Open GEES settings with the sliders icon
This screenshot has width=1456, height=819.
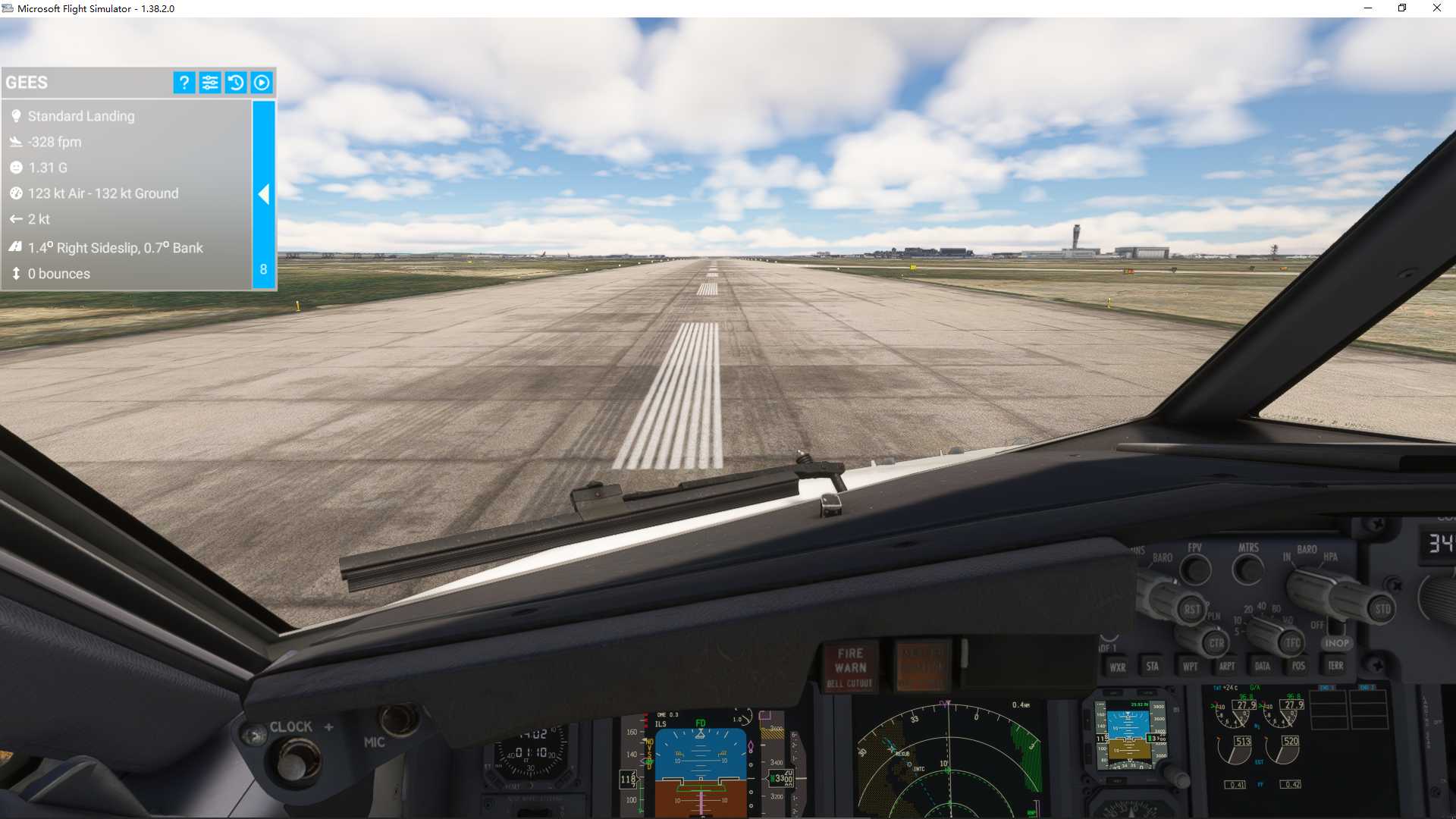pyautogui.click(x=210, y=83)
